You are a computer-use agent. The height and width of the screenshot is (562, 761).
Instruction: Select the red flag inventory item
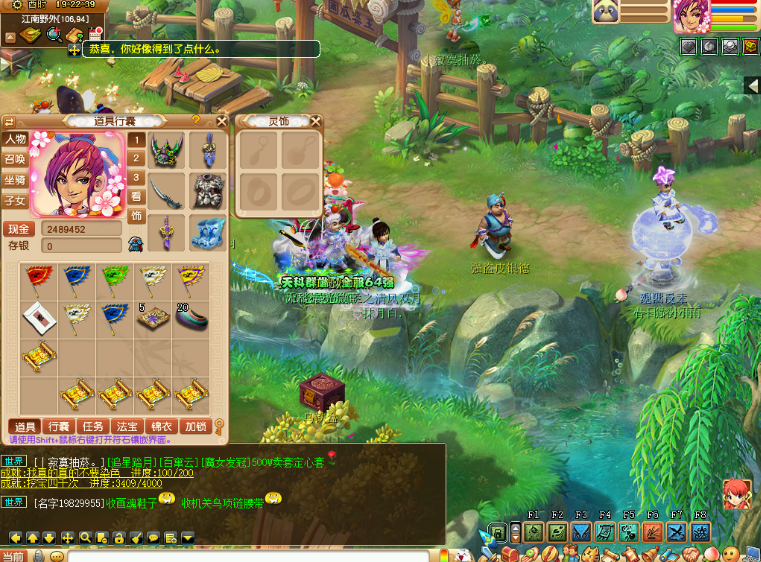(38, 278)
